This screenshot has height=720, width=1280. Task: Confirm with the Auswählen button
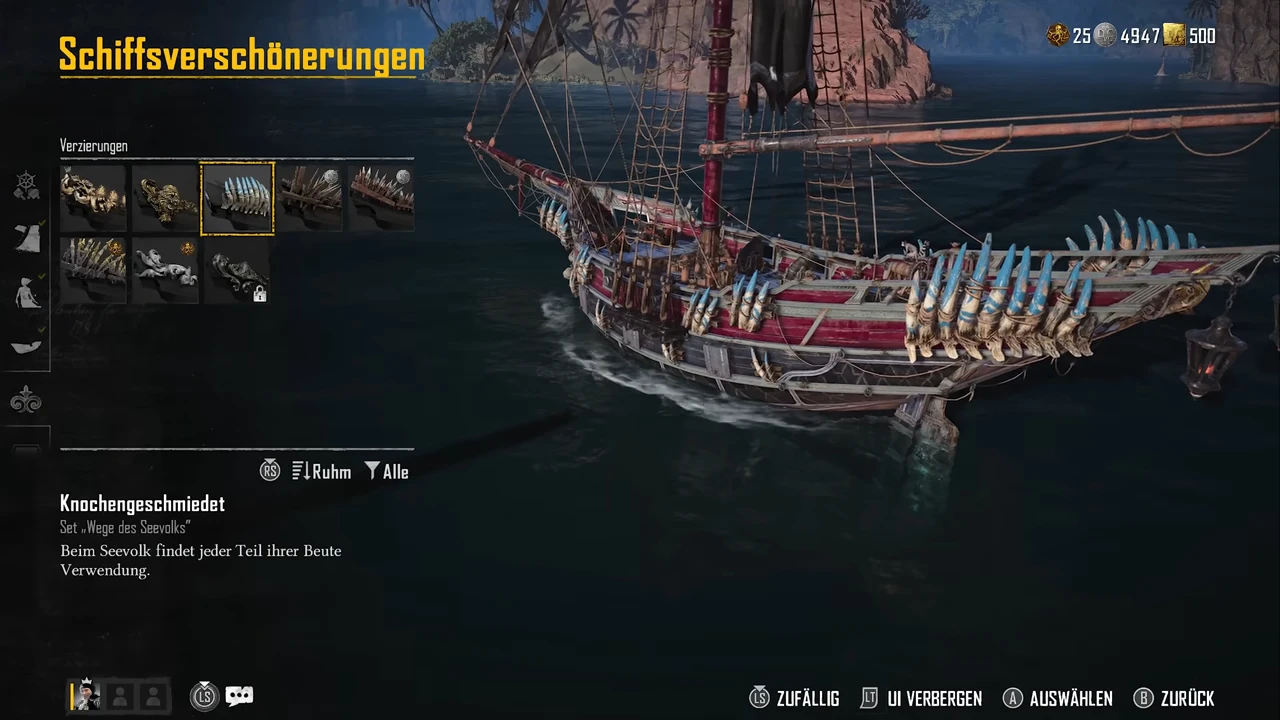pos(1058,698)
